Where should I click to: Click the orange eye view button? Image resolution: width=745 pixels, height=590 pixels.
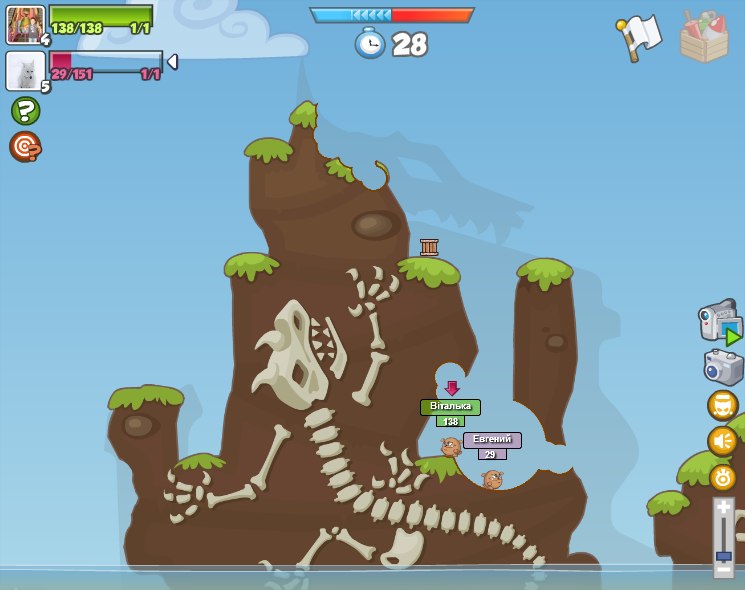click(x=722, y=477)
